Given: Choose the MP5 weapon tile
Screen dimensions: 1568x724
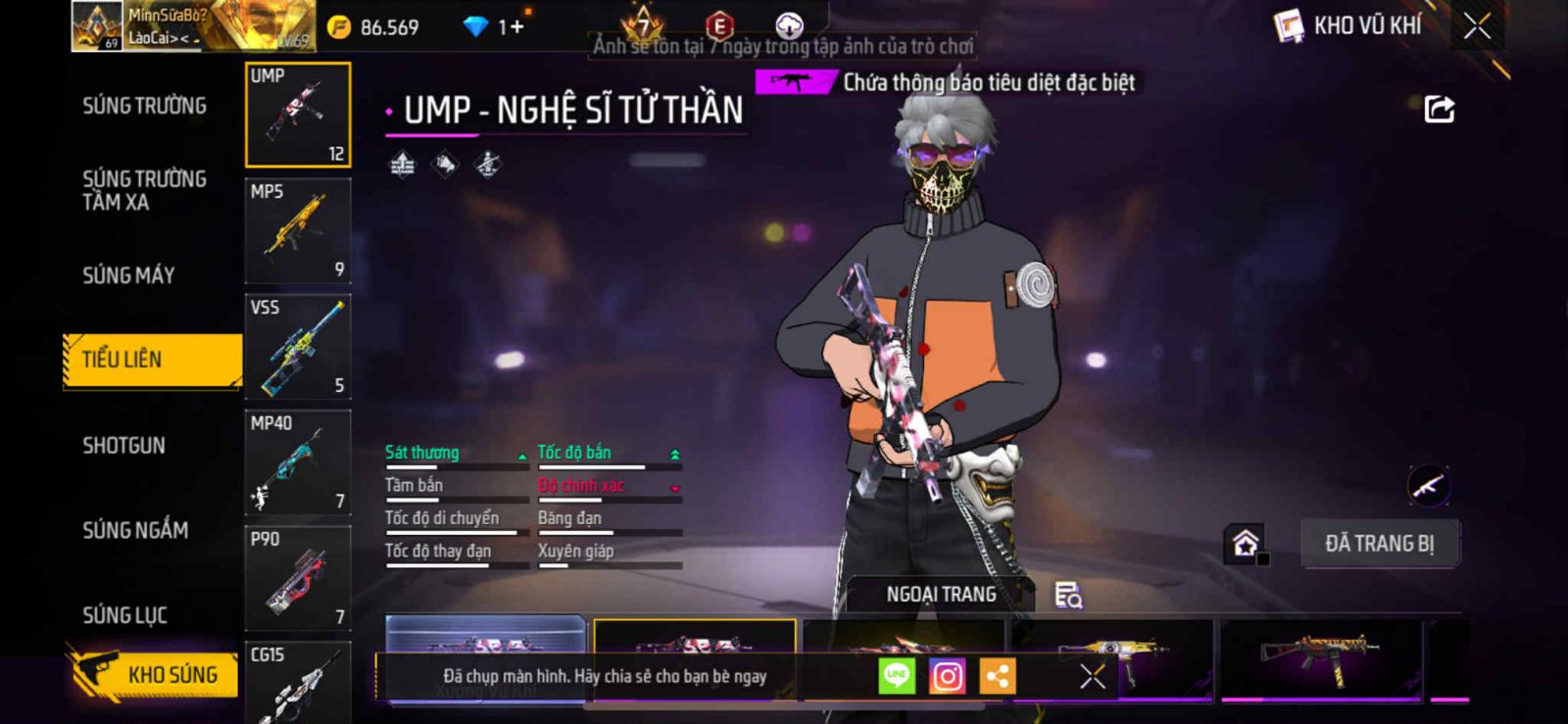Looking at the screenshot, I should point(298,231).
